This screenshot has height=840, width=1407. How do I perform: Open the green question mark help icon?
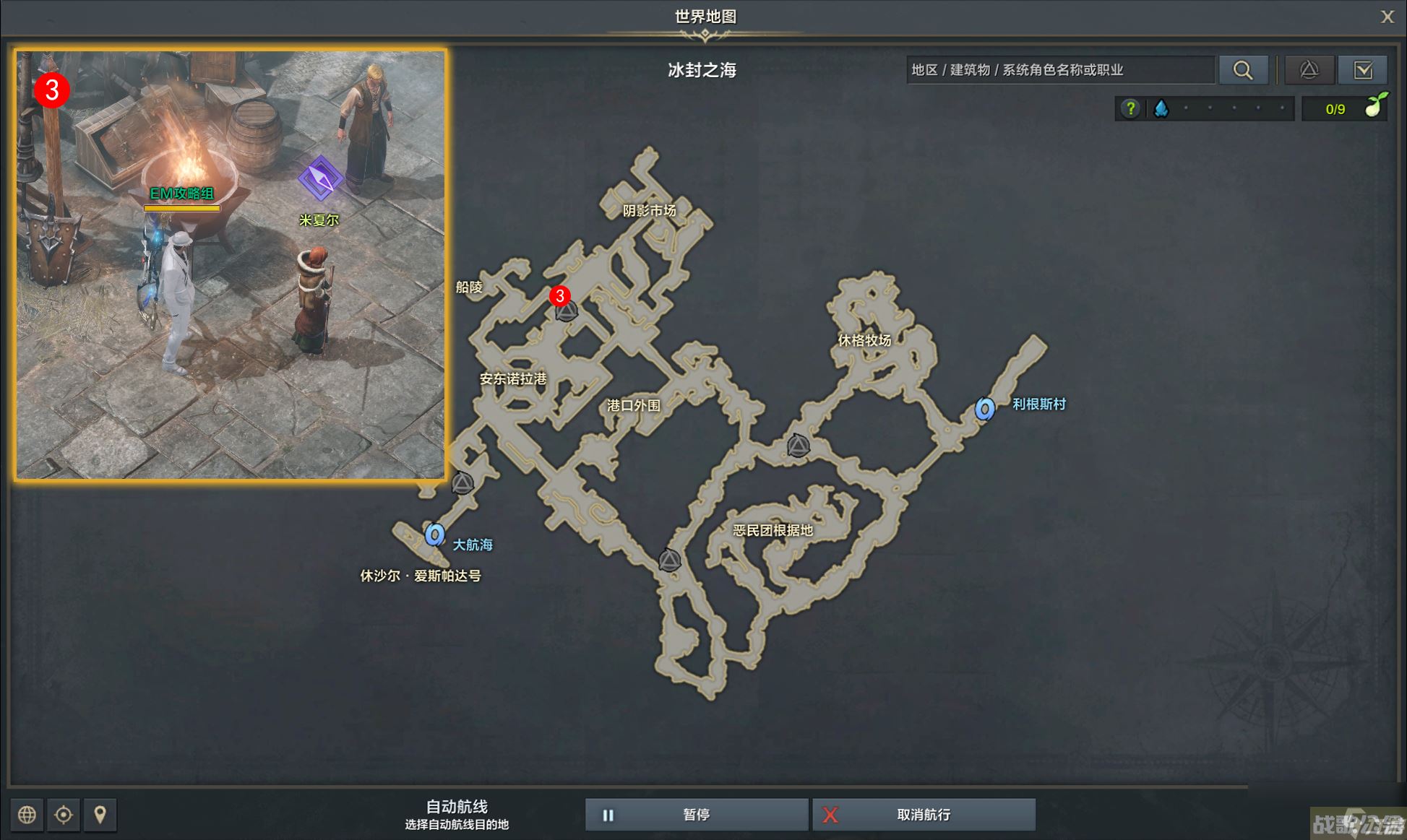click(1130, 109)
